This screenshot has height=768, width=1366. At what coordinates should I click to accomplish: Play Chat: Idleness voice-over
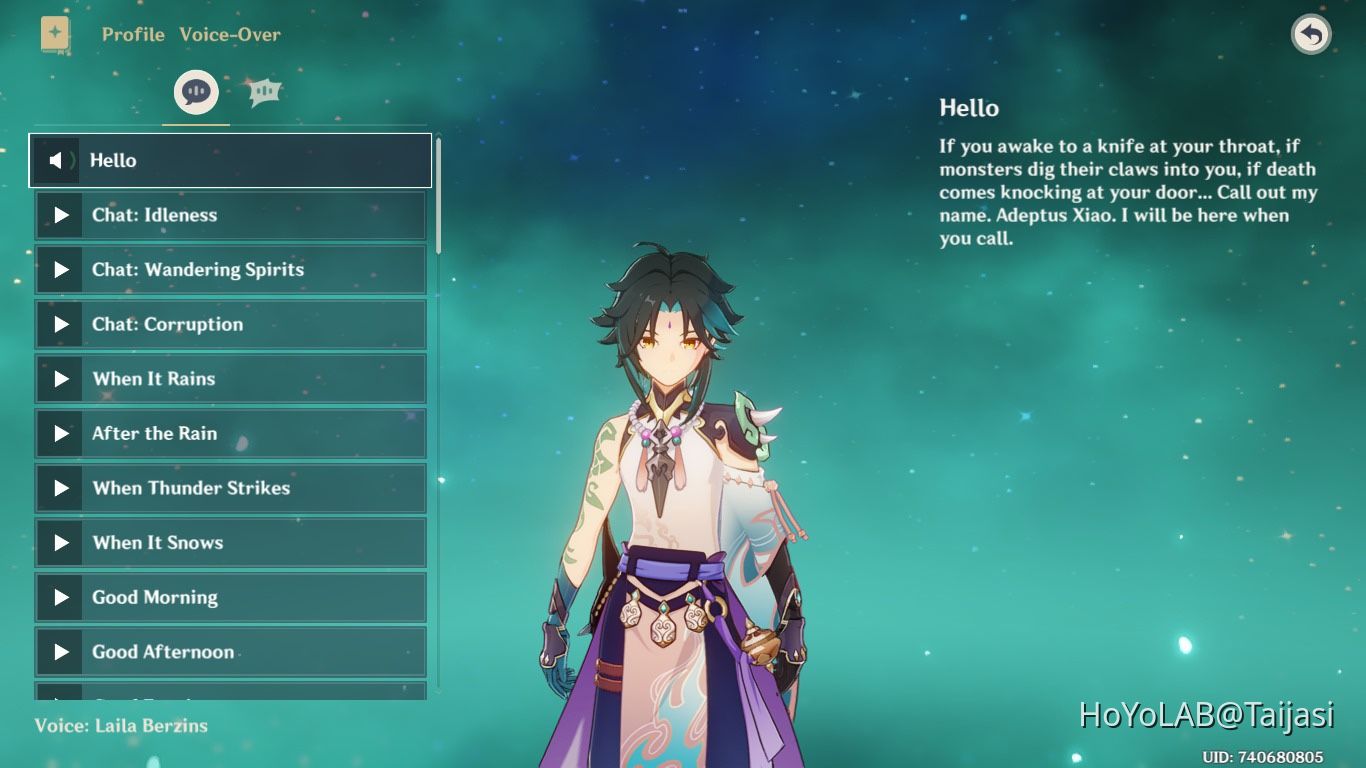tap(230, 215)
